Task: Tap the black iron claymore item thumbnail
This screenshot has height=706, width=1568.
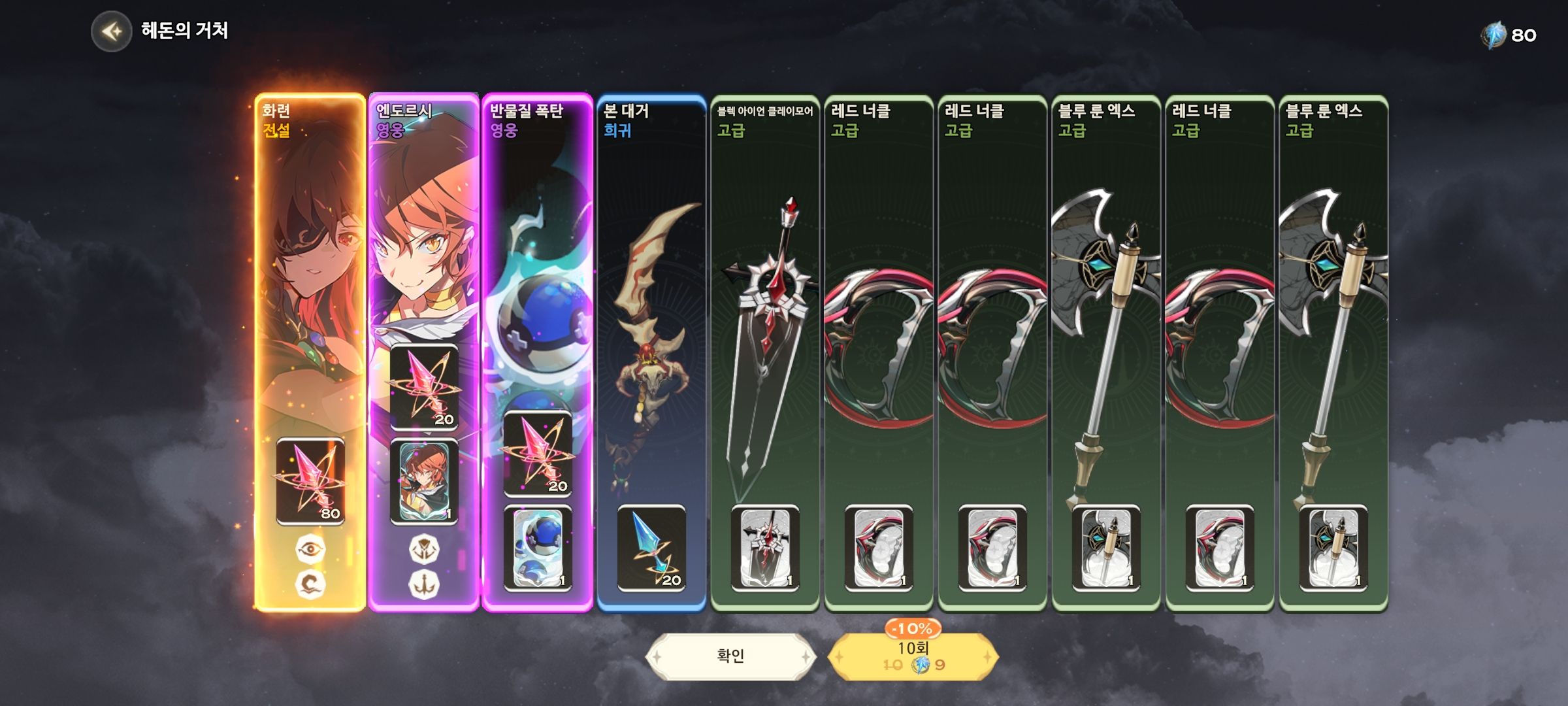Action: [x=765, y=548]
